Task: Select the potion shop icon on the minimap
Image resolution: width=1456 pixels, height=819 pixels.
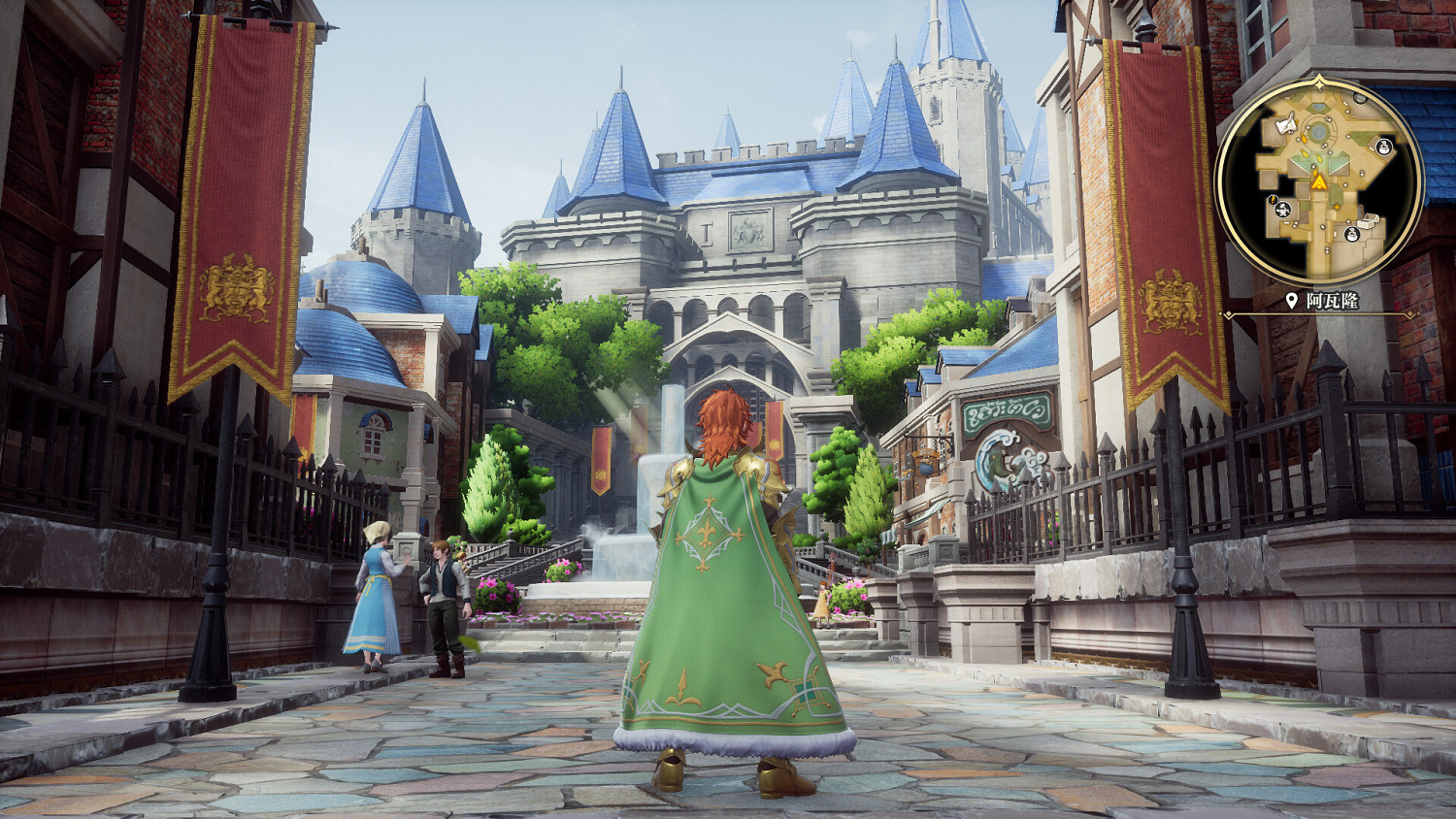Action: (x=1383, y=147)
